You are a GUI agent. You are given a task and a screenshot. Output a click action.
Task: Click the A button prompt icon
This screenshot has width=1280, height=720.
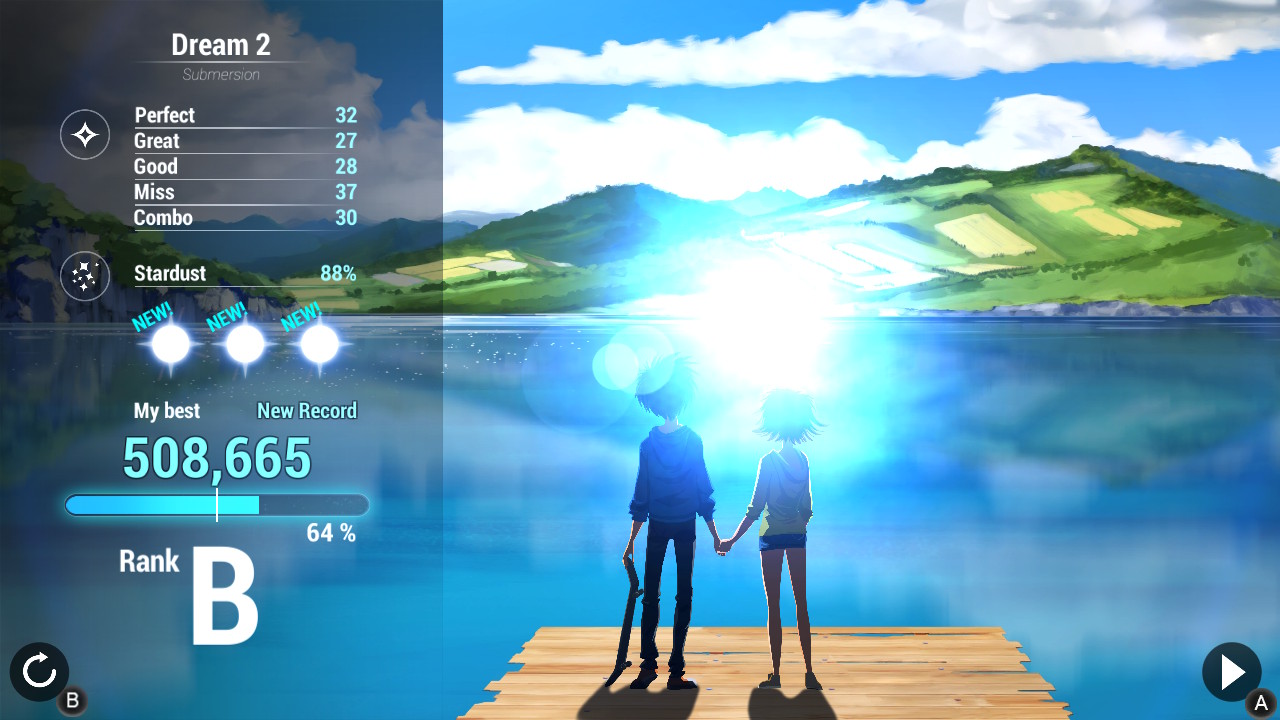tap(1262, 701)
